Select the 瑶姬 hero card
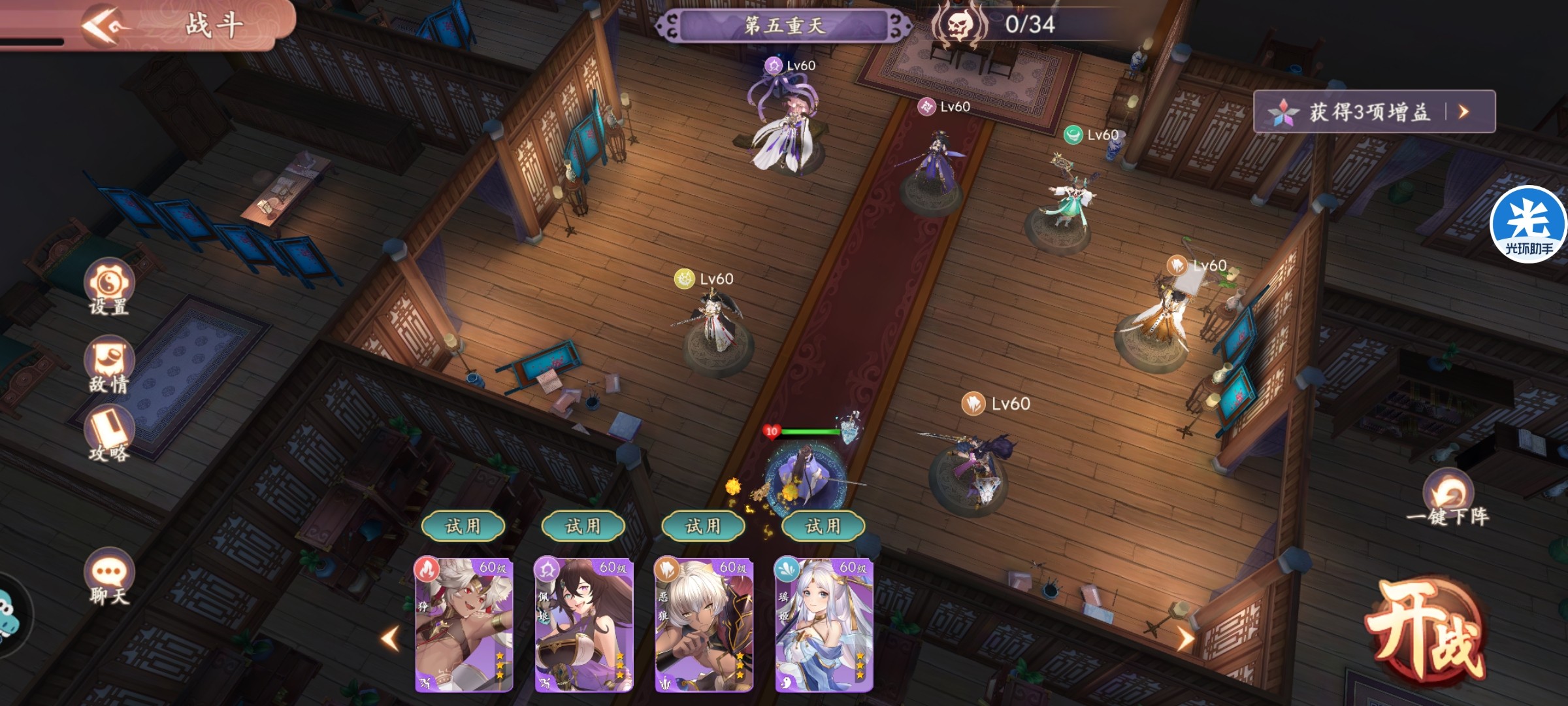 (823, 624)
